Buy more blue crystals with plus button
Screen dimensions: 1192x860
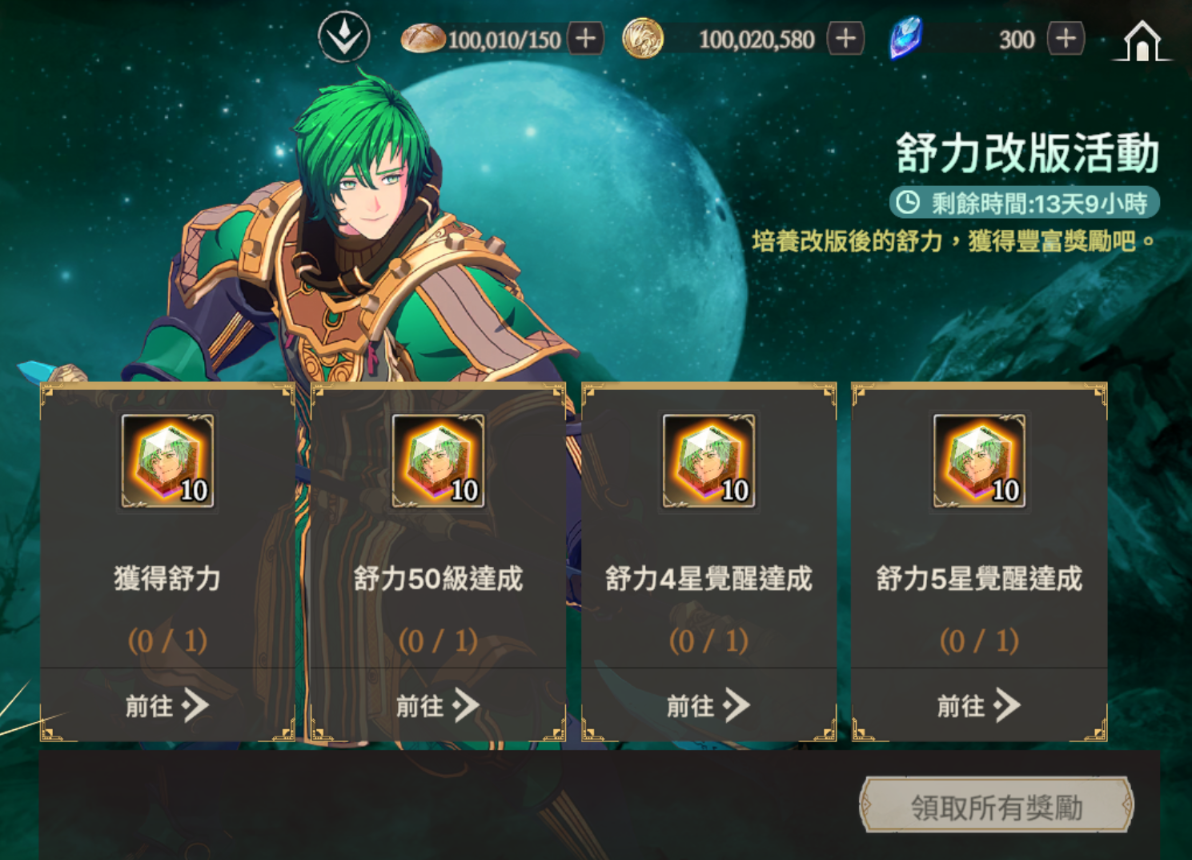click(1066, 39)
